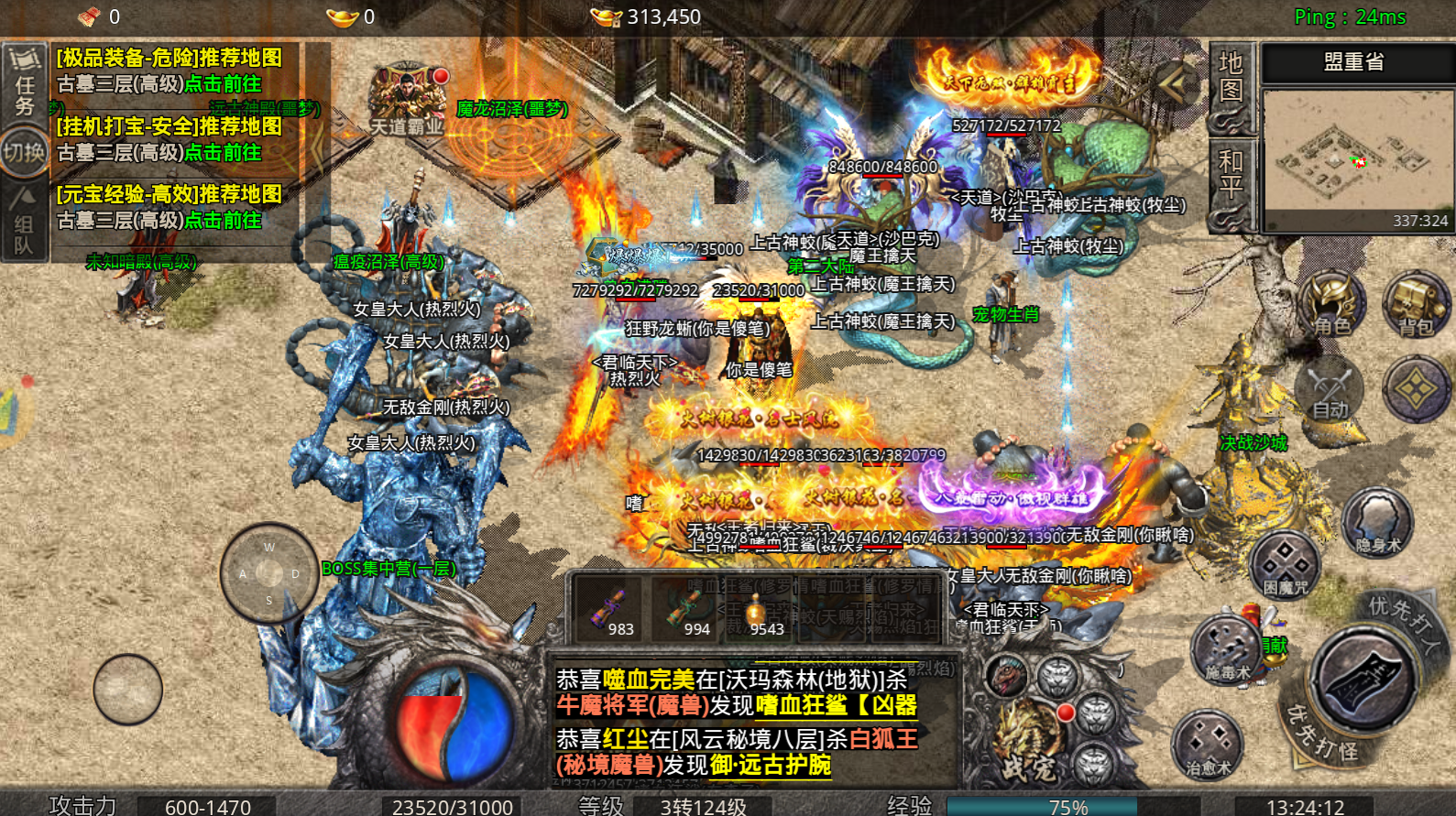Go to map under 元宝经验-高效 recommendation

(223, 221)
